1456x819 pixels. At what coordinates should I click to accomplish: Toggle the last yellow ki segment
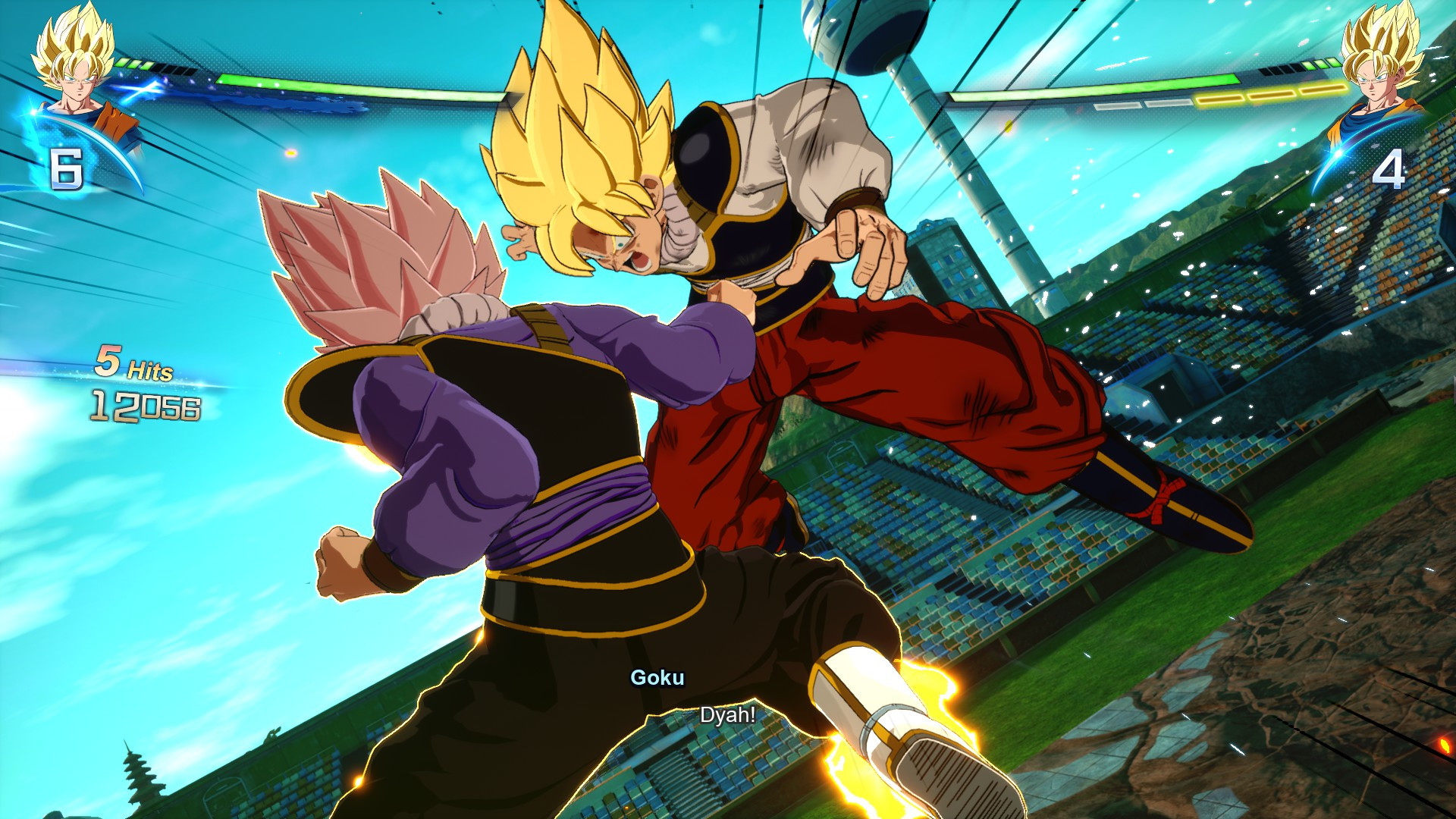pyautogui.click(x=1321, y=91)
